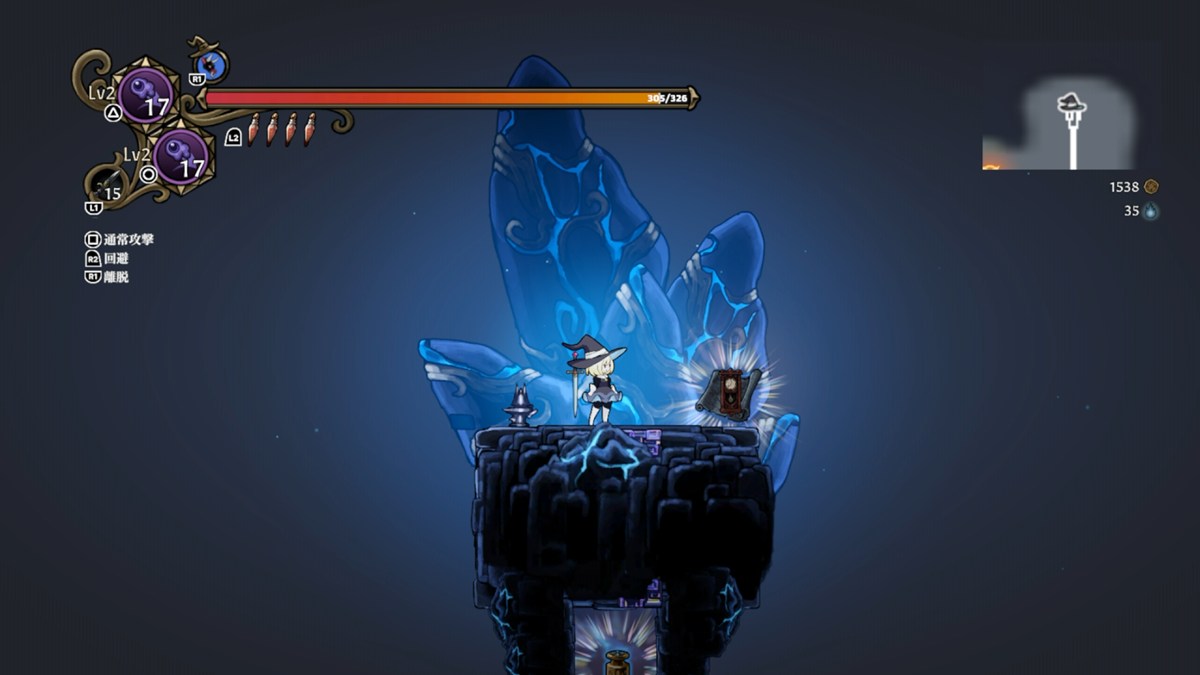
Task: Click the blue round icon under the witch hat
Action: pos(212,66)
